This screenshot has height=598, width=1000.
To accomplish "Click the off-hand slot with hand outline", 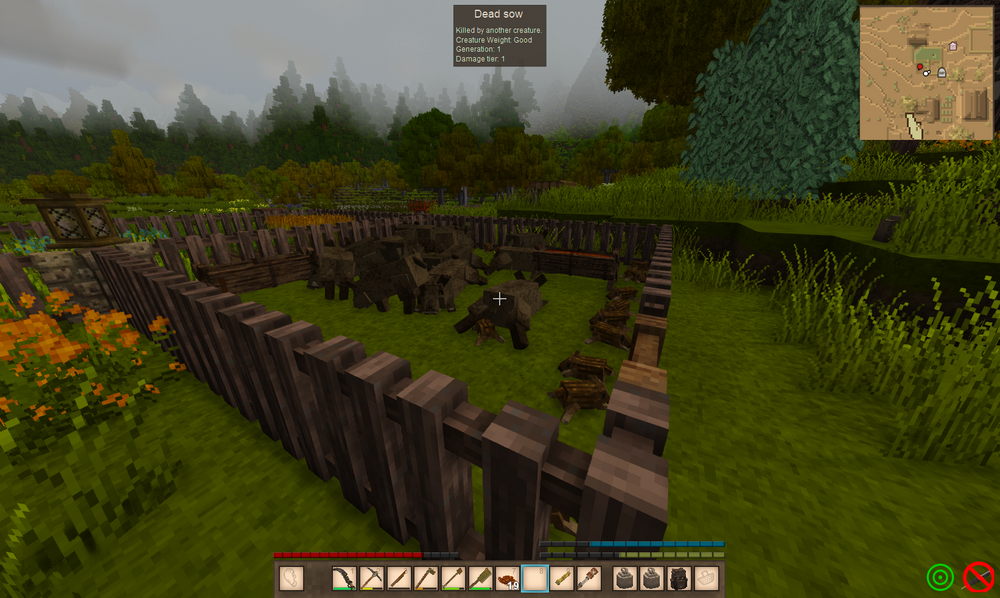I will (291, 578).
